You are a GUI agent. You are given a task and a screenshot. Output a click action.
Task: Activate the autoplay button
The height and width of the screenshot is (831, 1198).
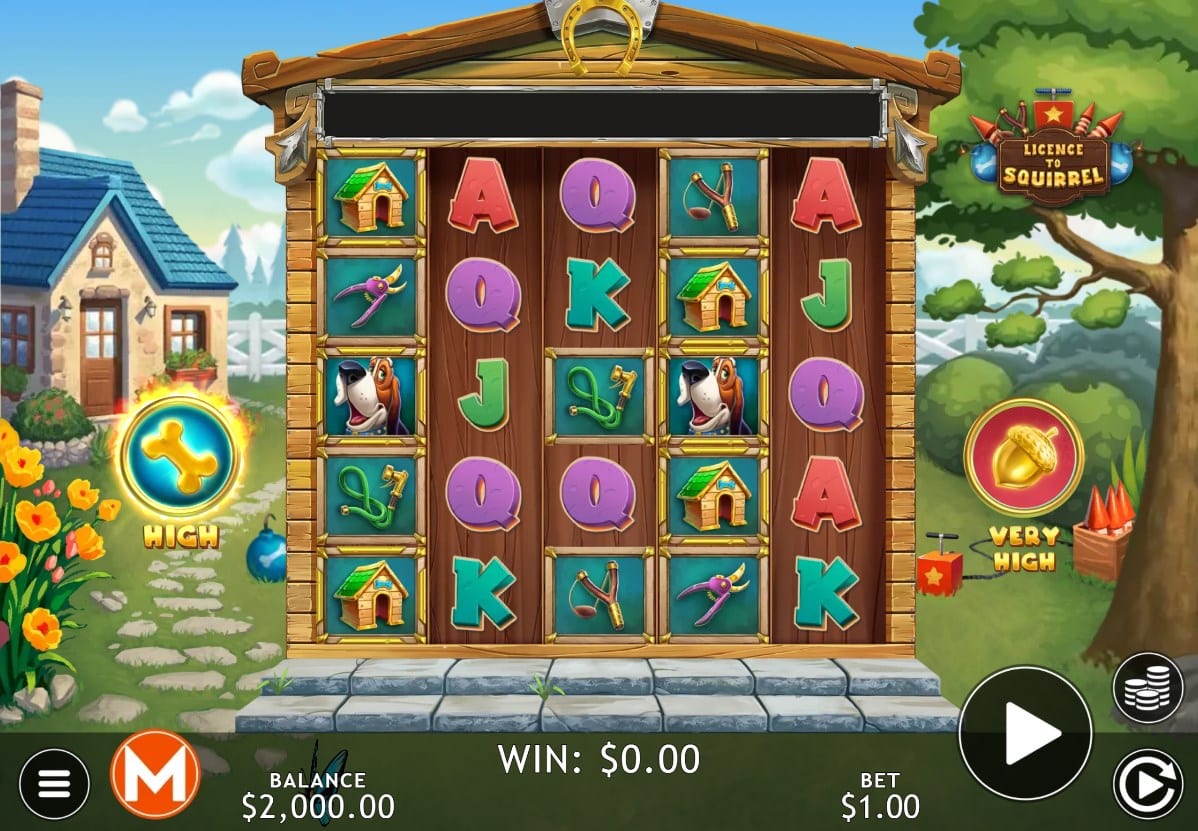tap(1148, 783)
